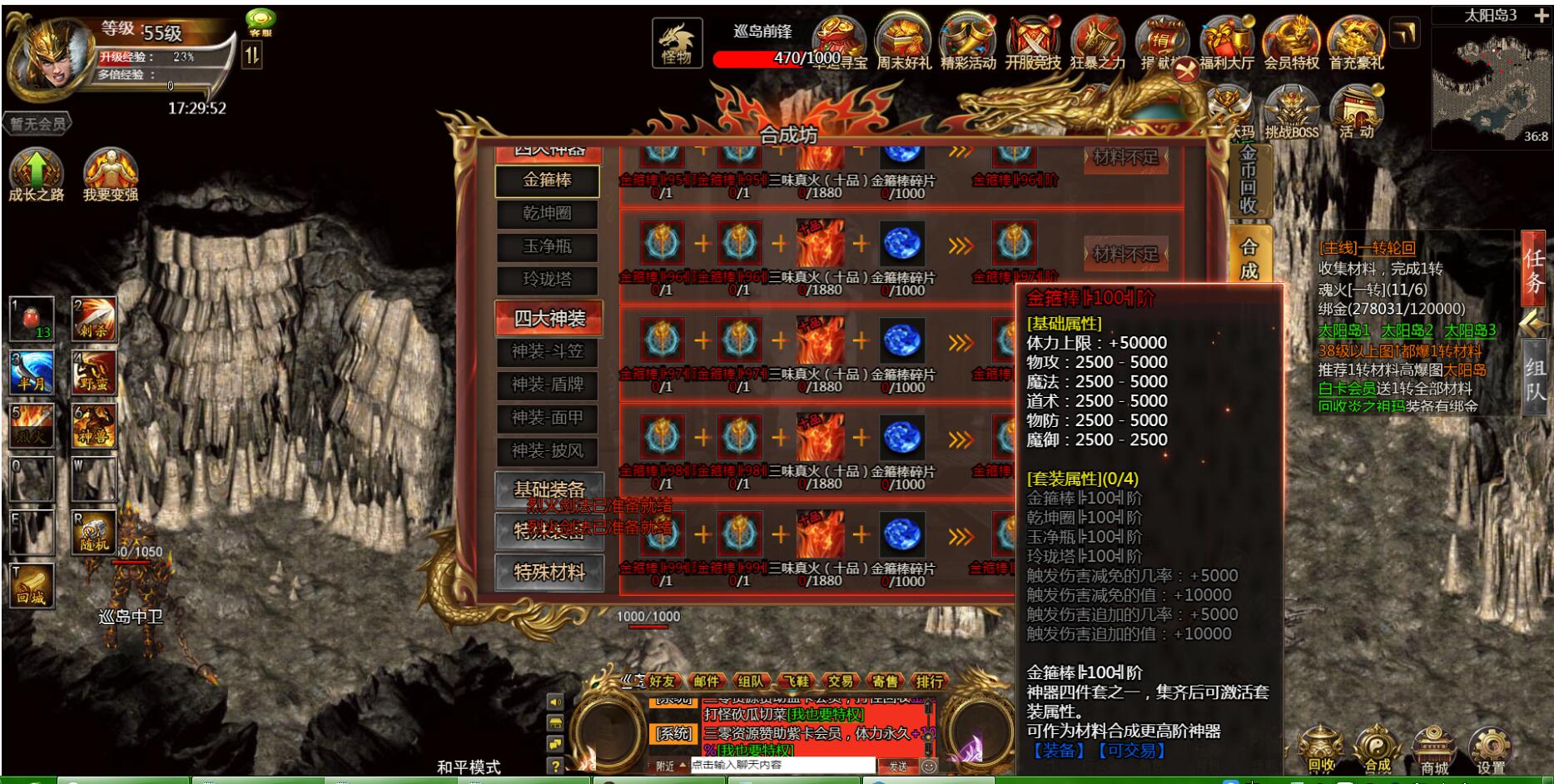Expand the 四大神装 category
Viewport: 1554px width, 784px height.
pos(549,318)
